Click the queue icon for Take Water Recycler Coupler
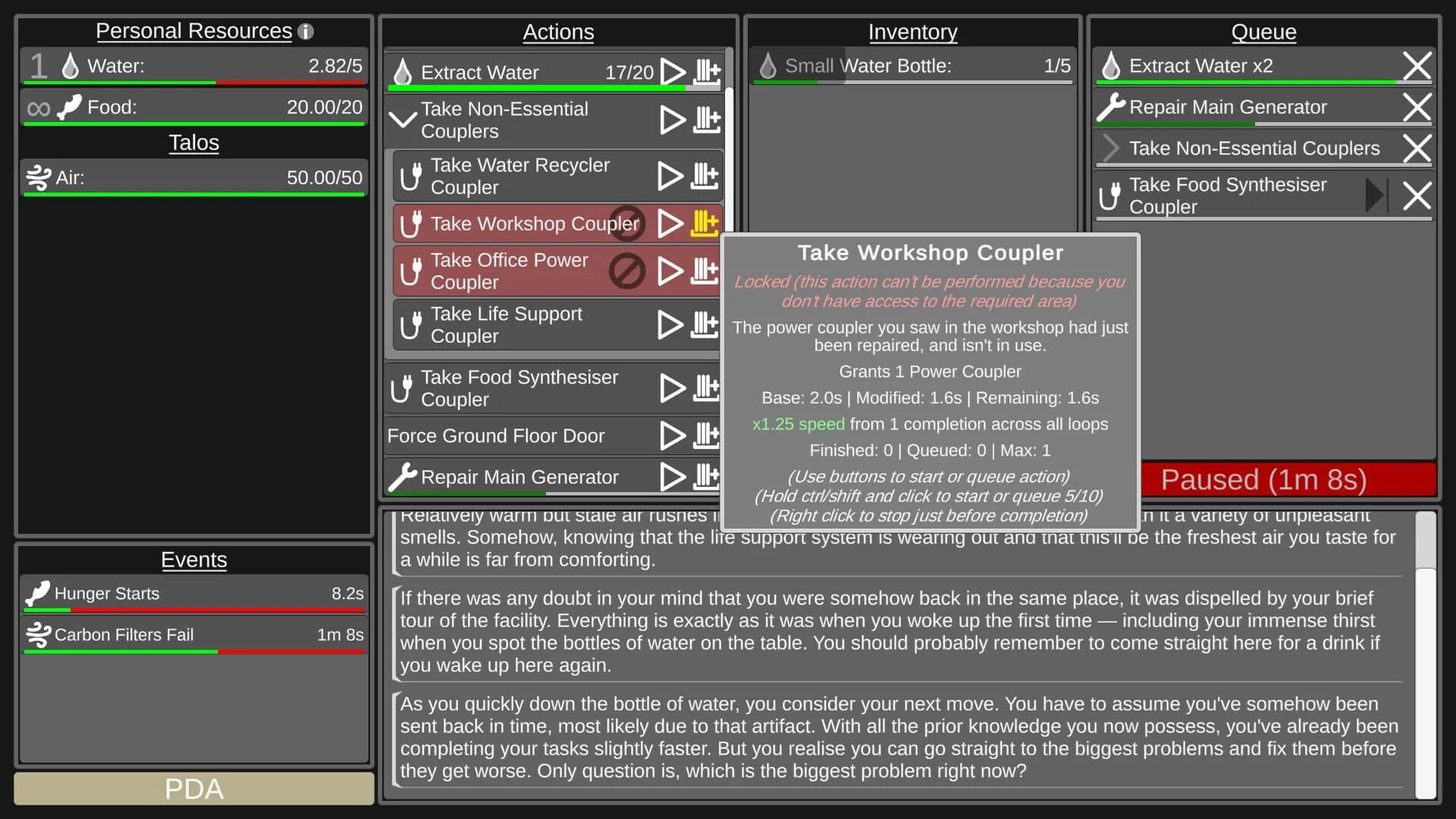The width and height of the screenshot is (1456, 819). tap(704, 175)
